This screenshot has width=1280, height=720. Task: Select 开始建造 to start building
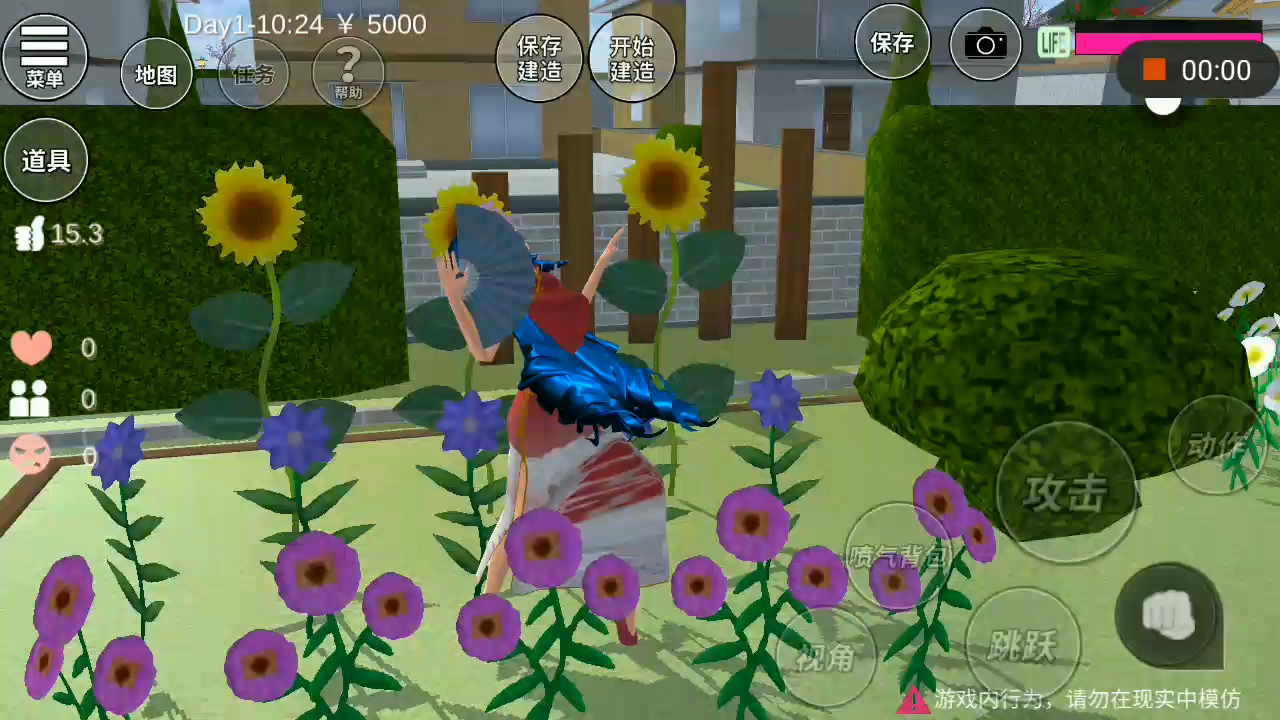(632, 58)
